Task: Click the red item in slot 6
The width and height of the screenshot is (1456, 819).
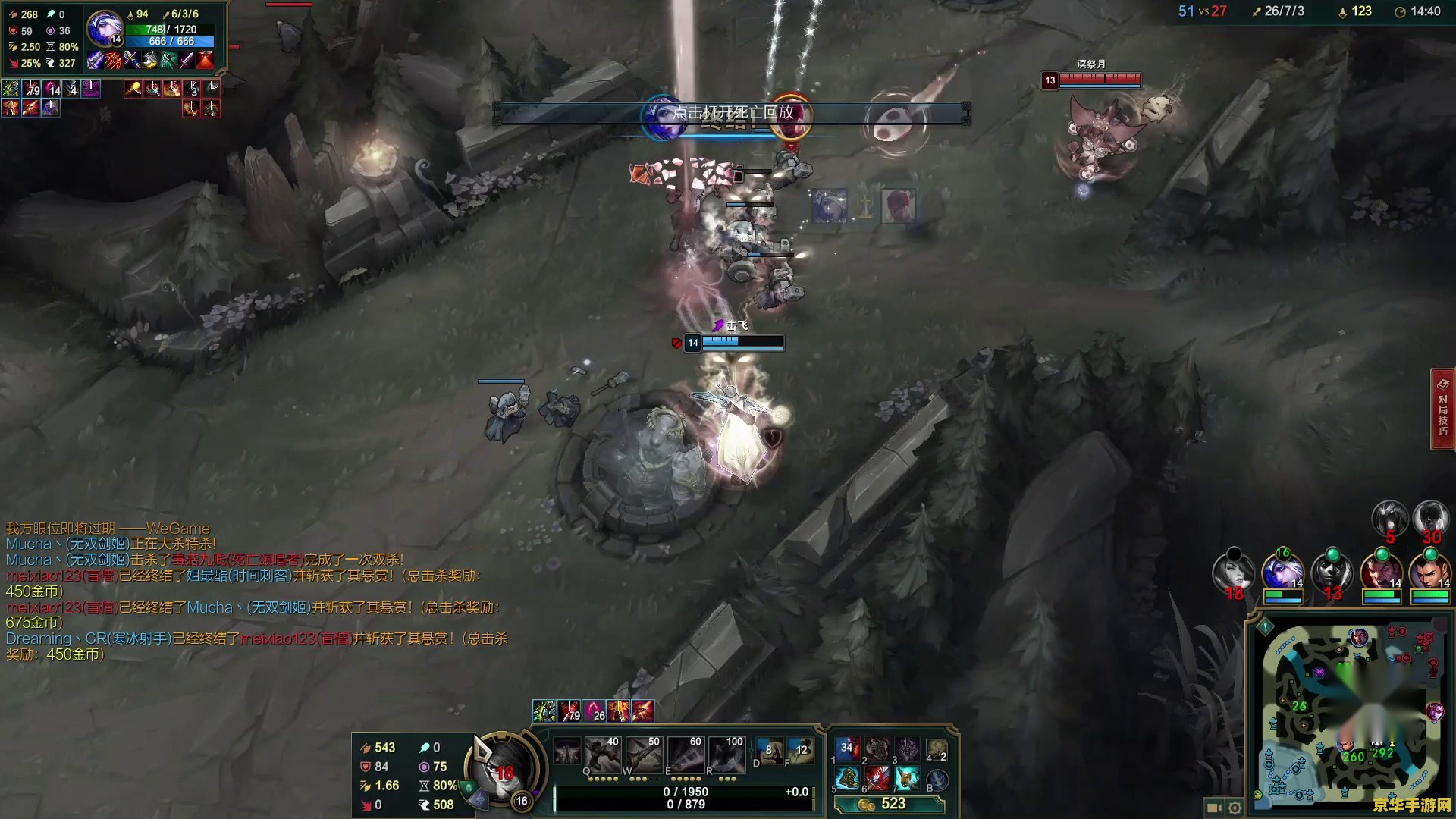Action: pyautogui.click(x=877, y=779)
